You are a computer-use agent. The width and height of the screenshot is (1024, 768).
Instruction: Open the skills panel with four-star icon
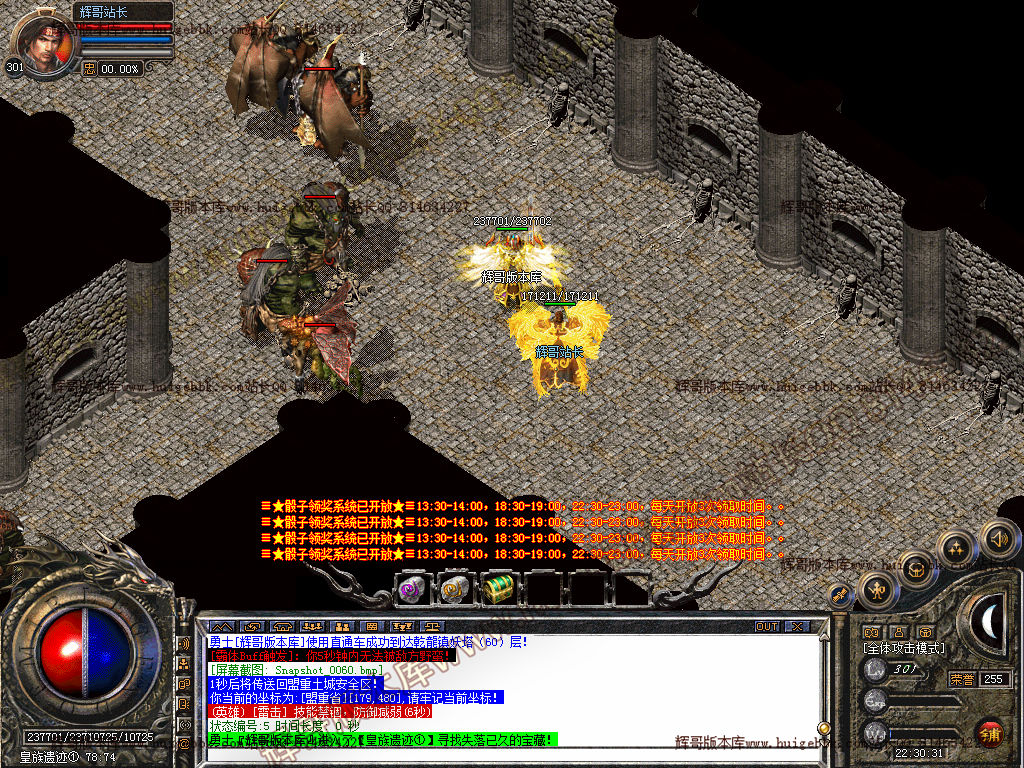957,549
